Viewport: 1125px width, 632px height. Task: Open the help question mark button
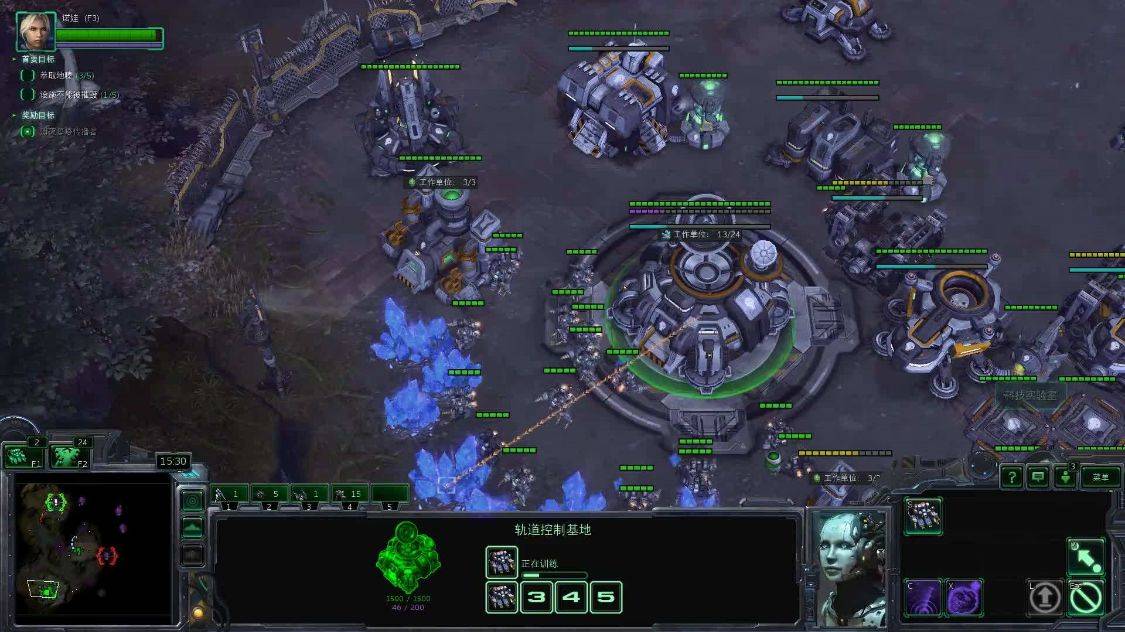[1012, 478]
